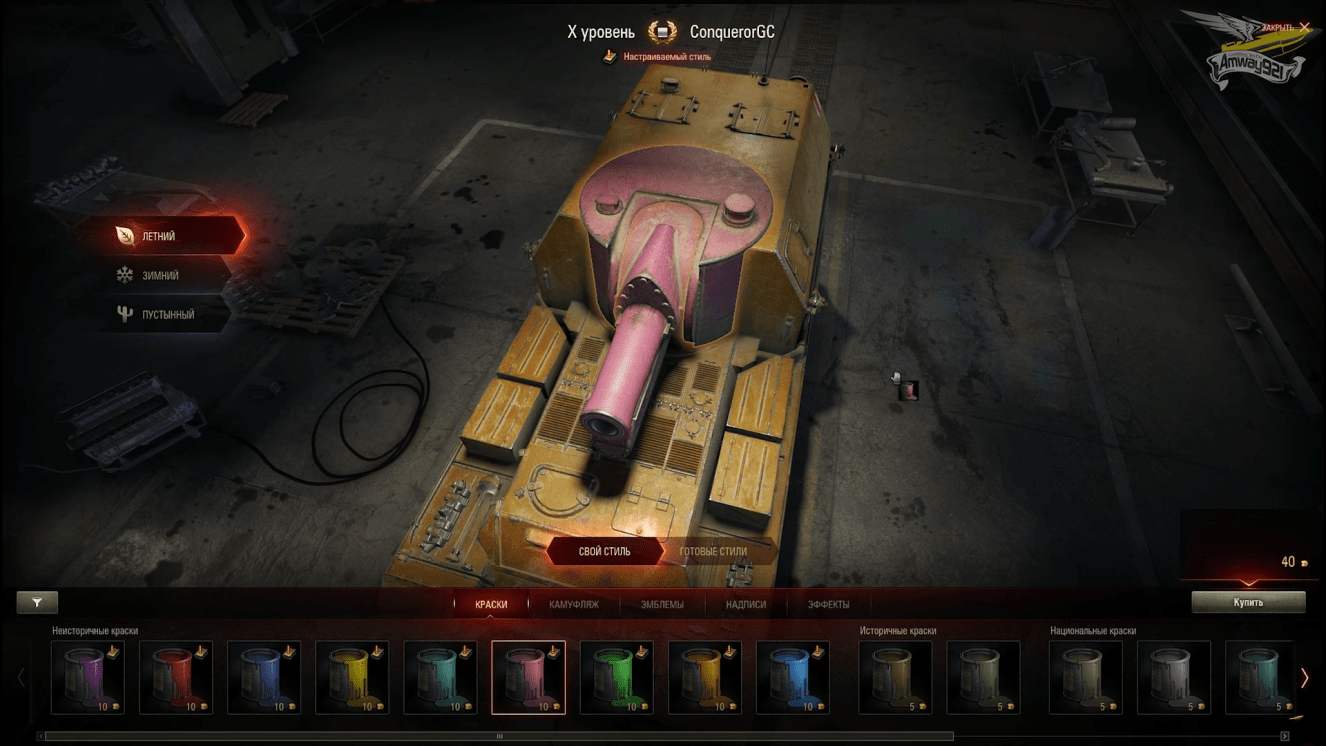The image size is (1326, 746).
Task: Apply the yellow paint can
Action: (352, 677)
